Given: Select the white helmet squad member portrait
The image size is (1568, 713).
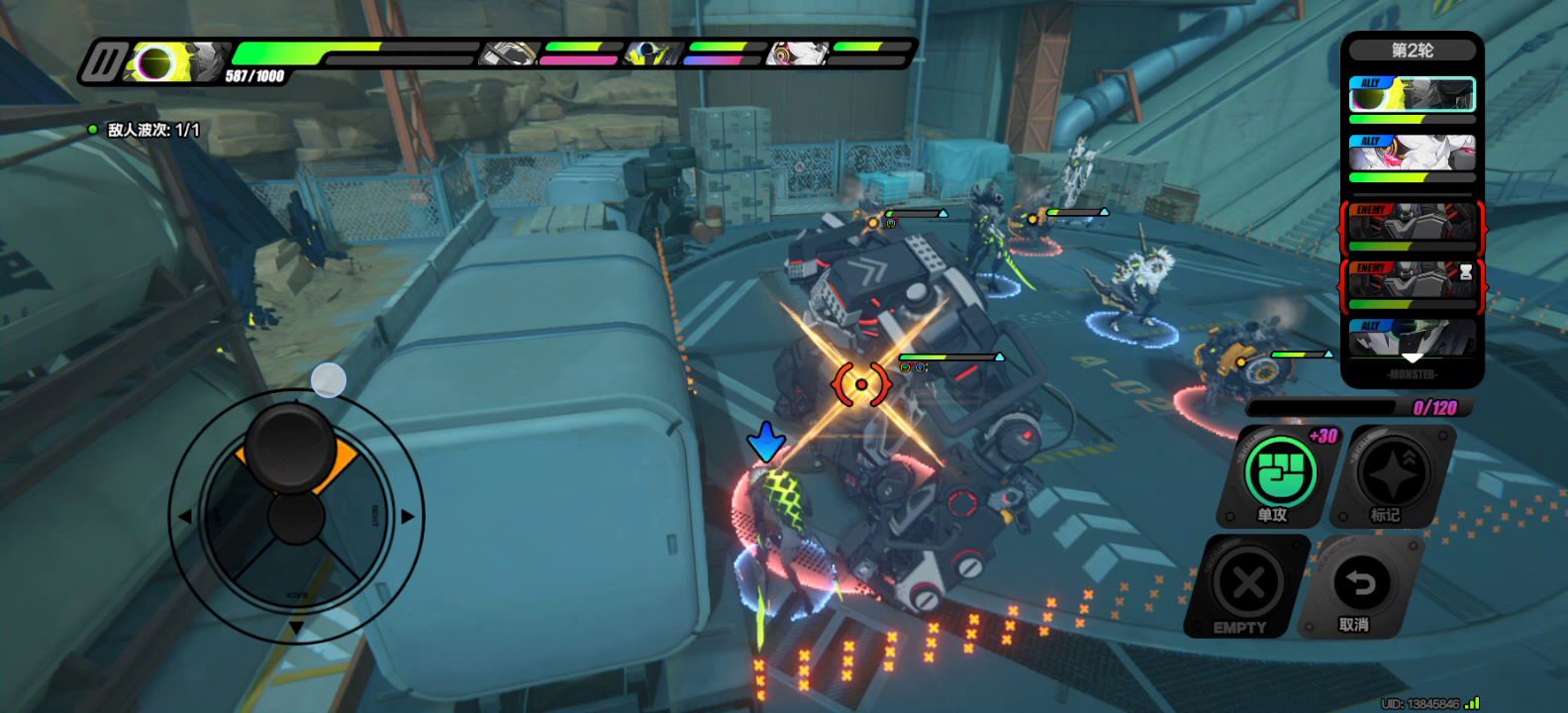Looking at the screenshot, I should [x=509, y=53].
